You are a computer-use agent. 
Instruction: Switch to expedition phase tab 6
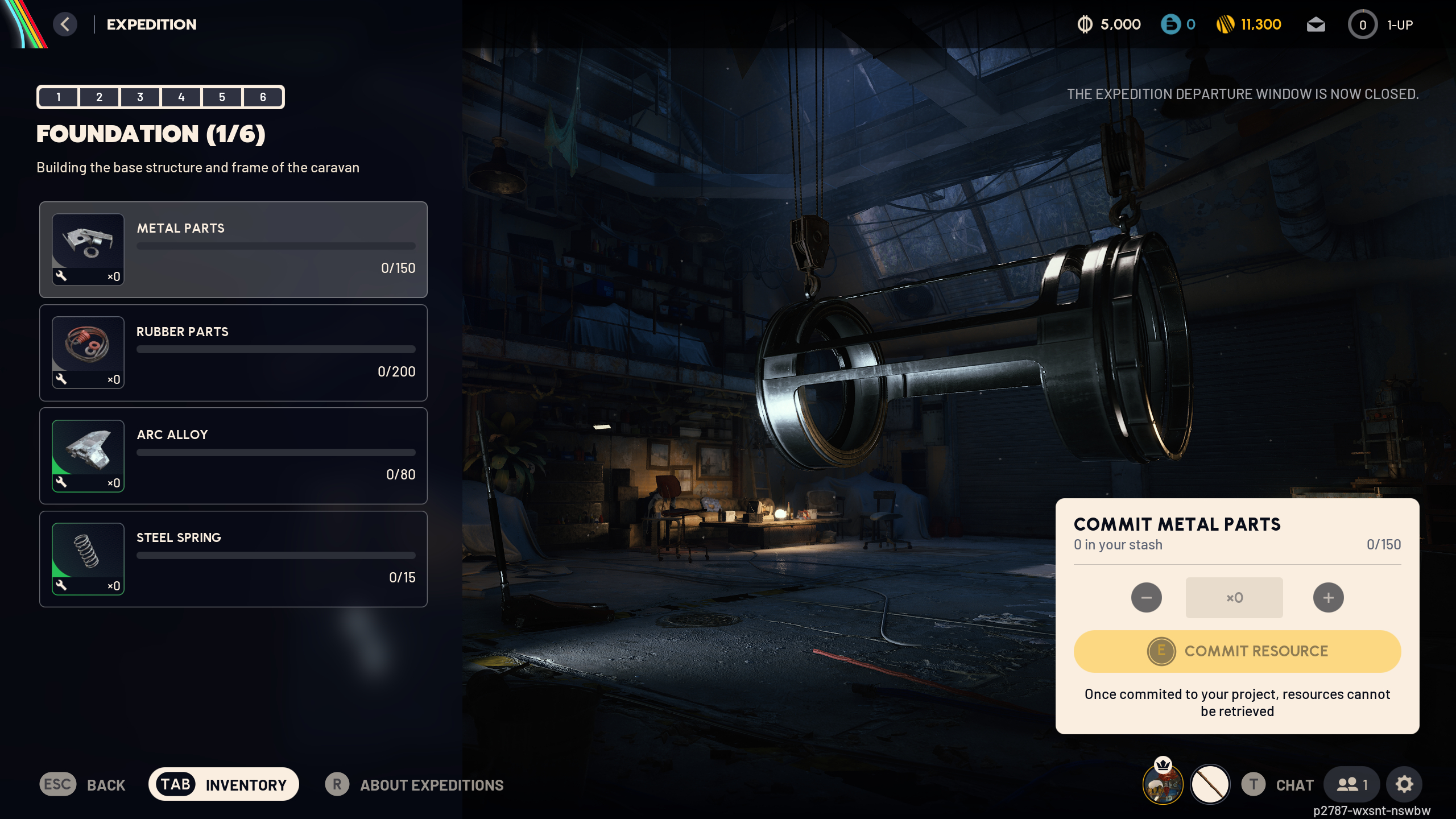pos(262,97)
